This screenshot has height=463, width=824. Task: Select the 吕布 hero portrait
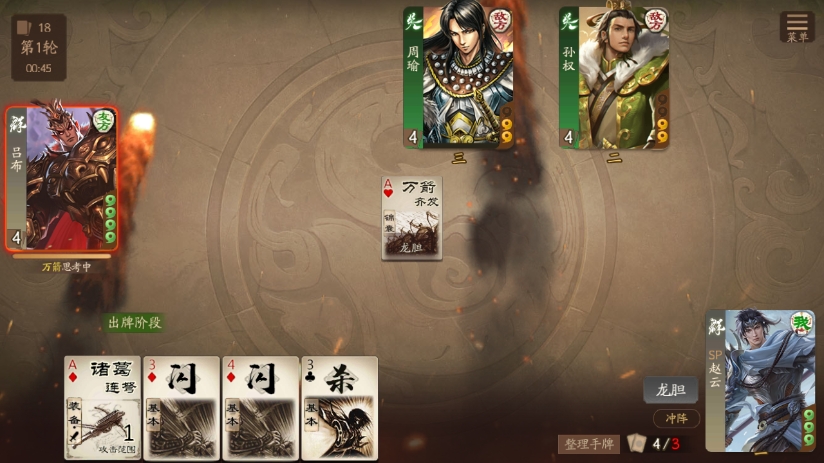[x=62, y=178]
